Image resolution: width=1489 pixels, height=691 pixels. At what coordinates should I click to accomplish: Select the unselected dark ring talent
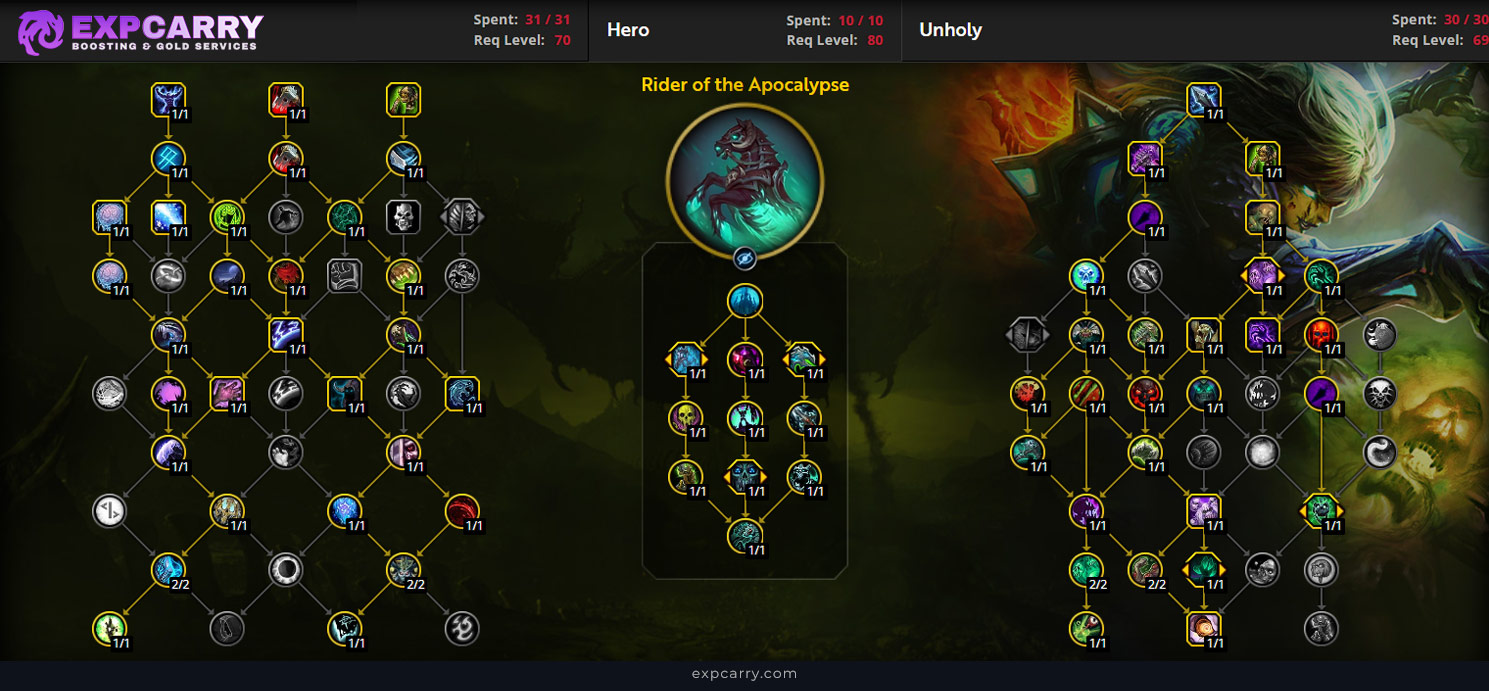[286, 570]
